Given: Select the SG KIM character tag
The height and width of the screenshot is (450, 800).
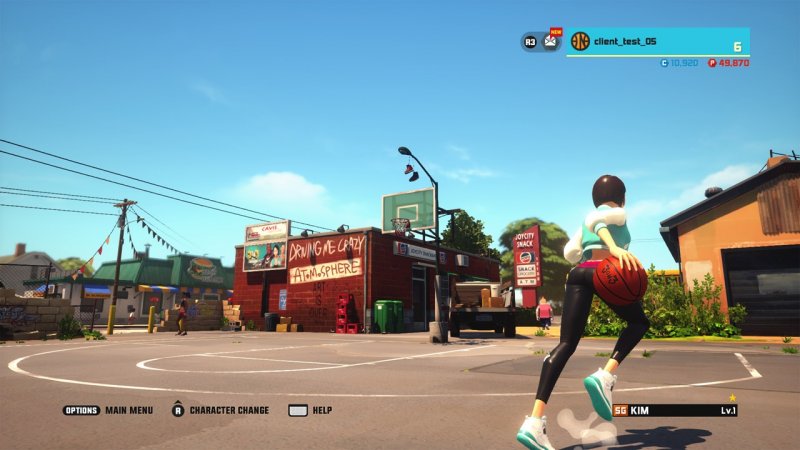Looking at the screenshot, I should tap(674, 410).
